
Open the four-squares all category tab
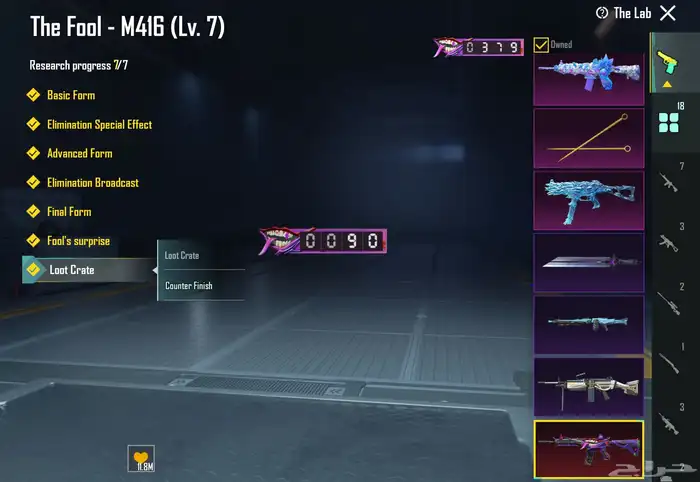(x=667, y=122)
